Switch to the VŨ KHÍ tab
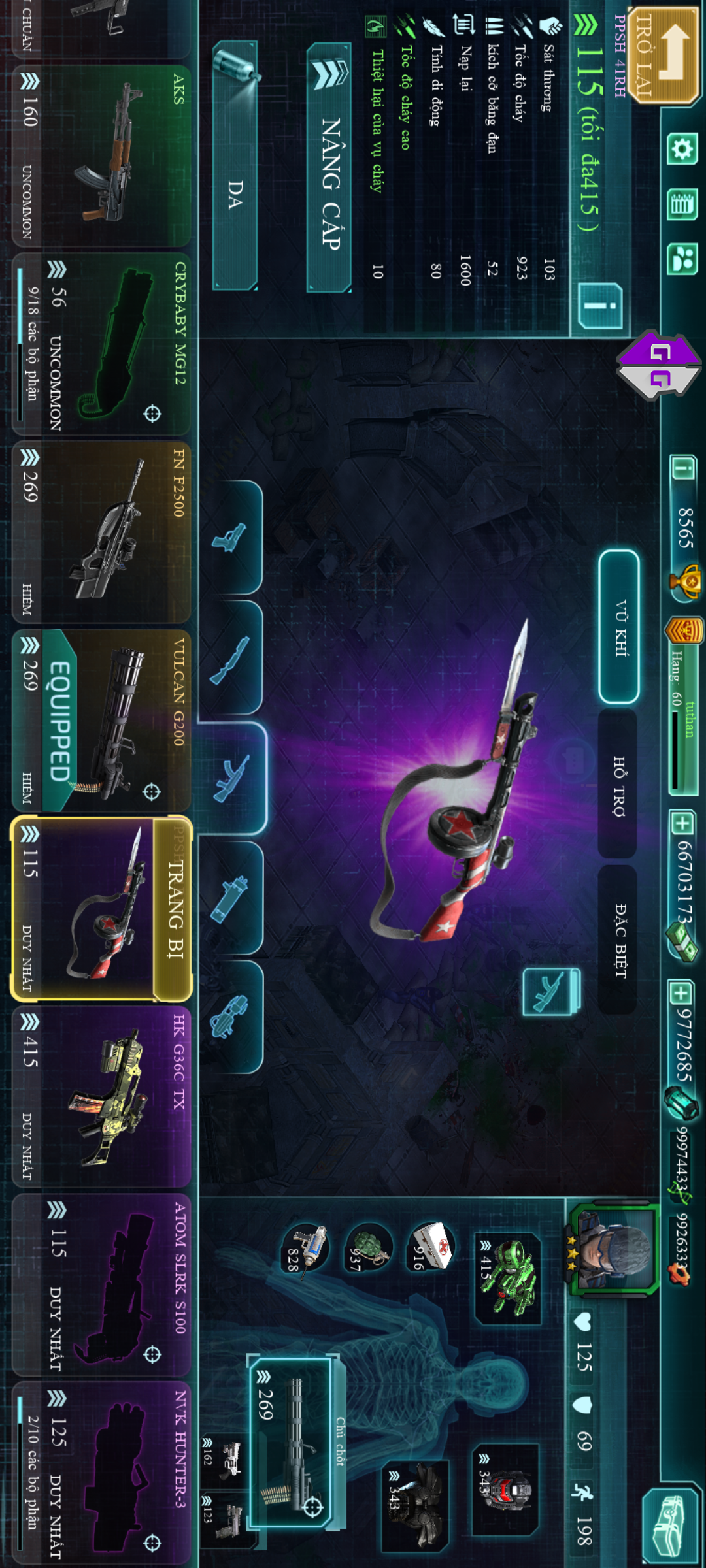706x1568 pixels. tap(619, 627)
